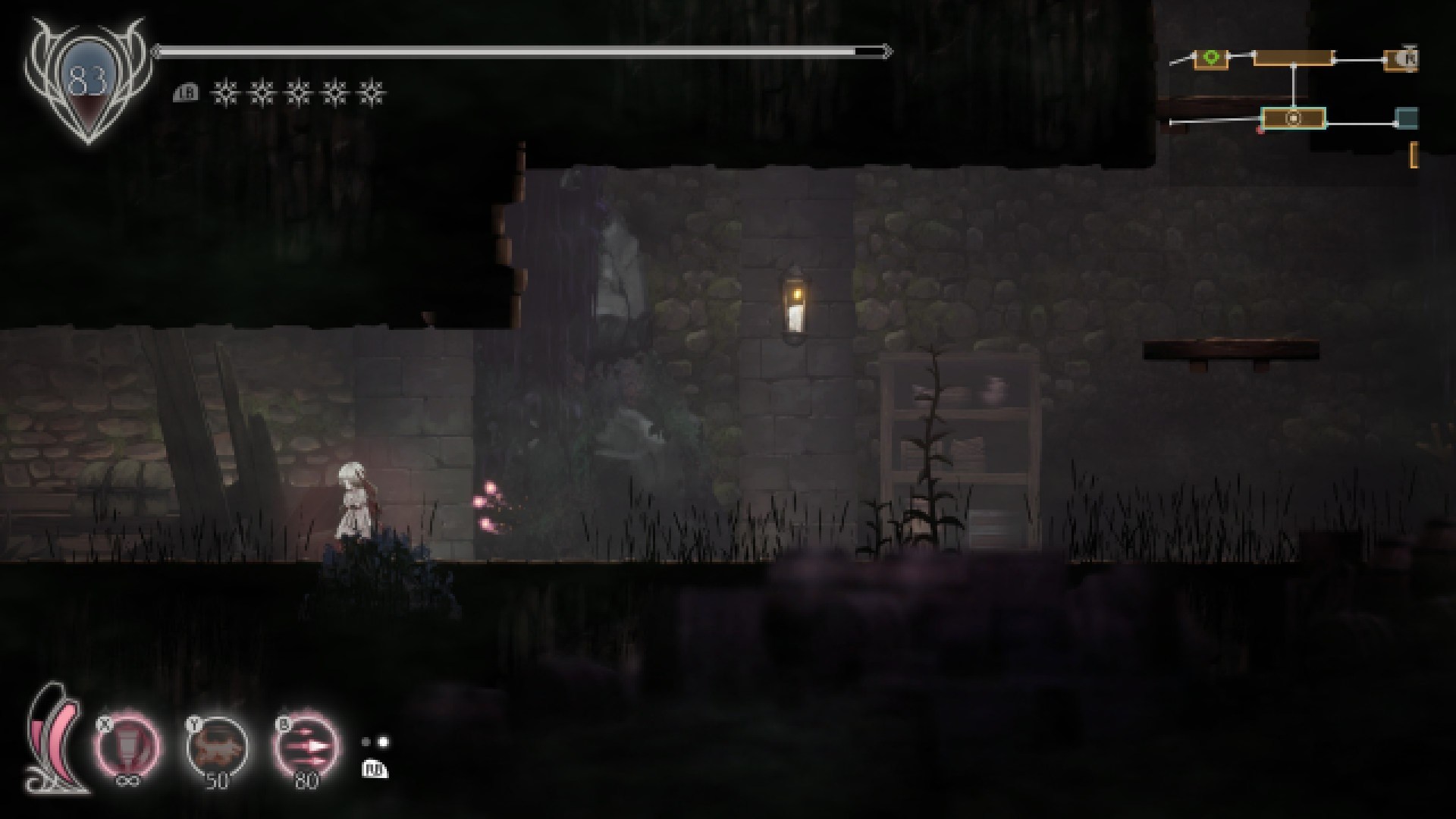Click the room icon in the minimap's top-right corner

tap(1402, 58)
